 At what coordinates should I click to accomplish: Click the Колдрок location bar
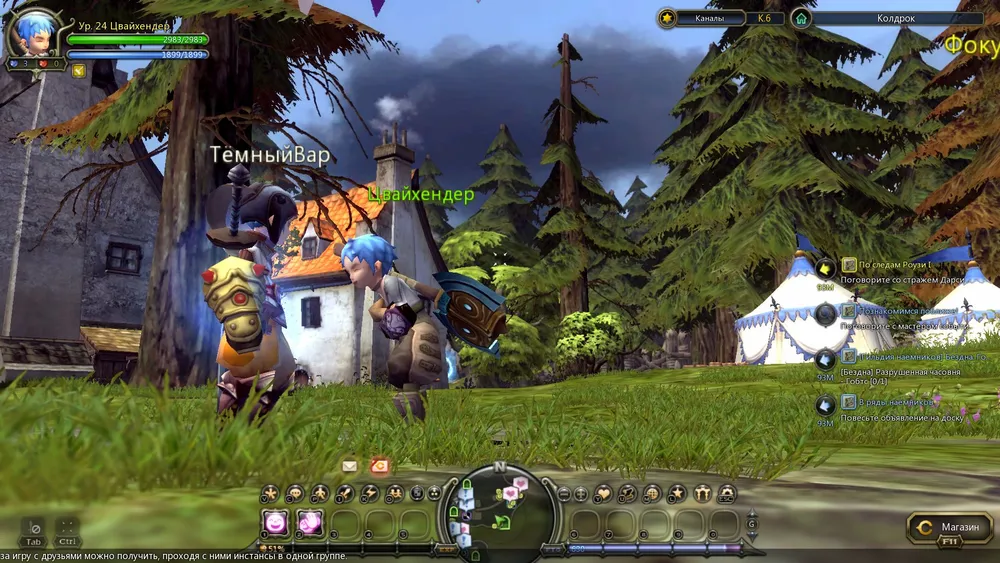(x=880, y=18)
